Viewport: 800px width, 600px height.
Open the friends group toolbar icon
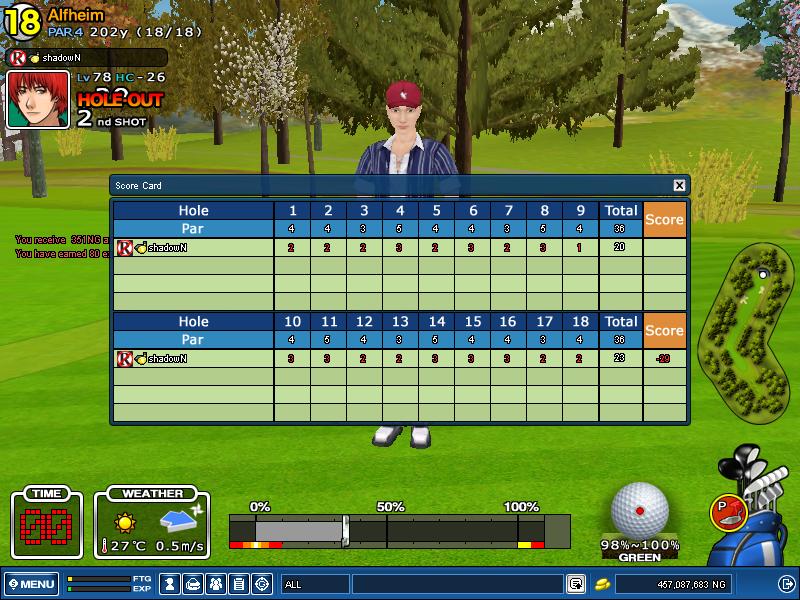coord(216,583)
